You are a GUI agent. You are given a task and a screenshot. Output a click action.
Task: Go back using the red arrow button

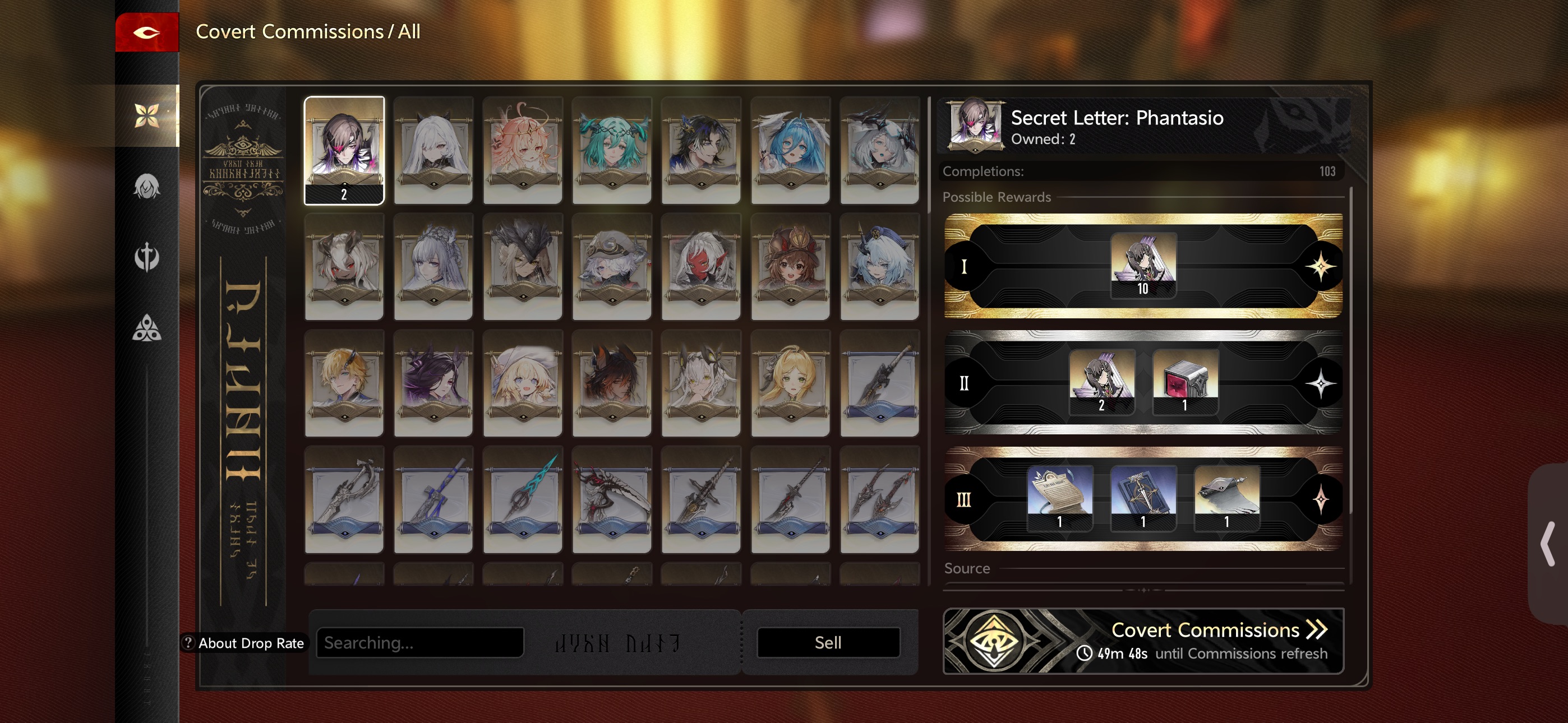coord(147,33)
